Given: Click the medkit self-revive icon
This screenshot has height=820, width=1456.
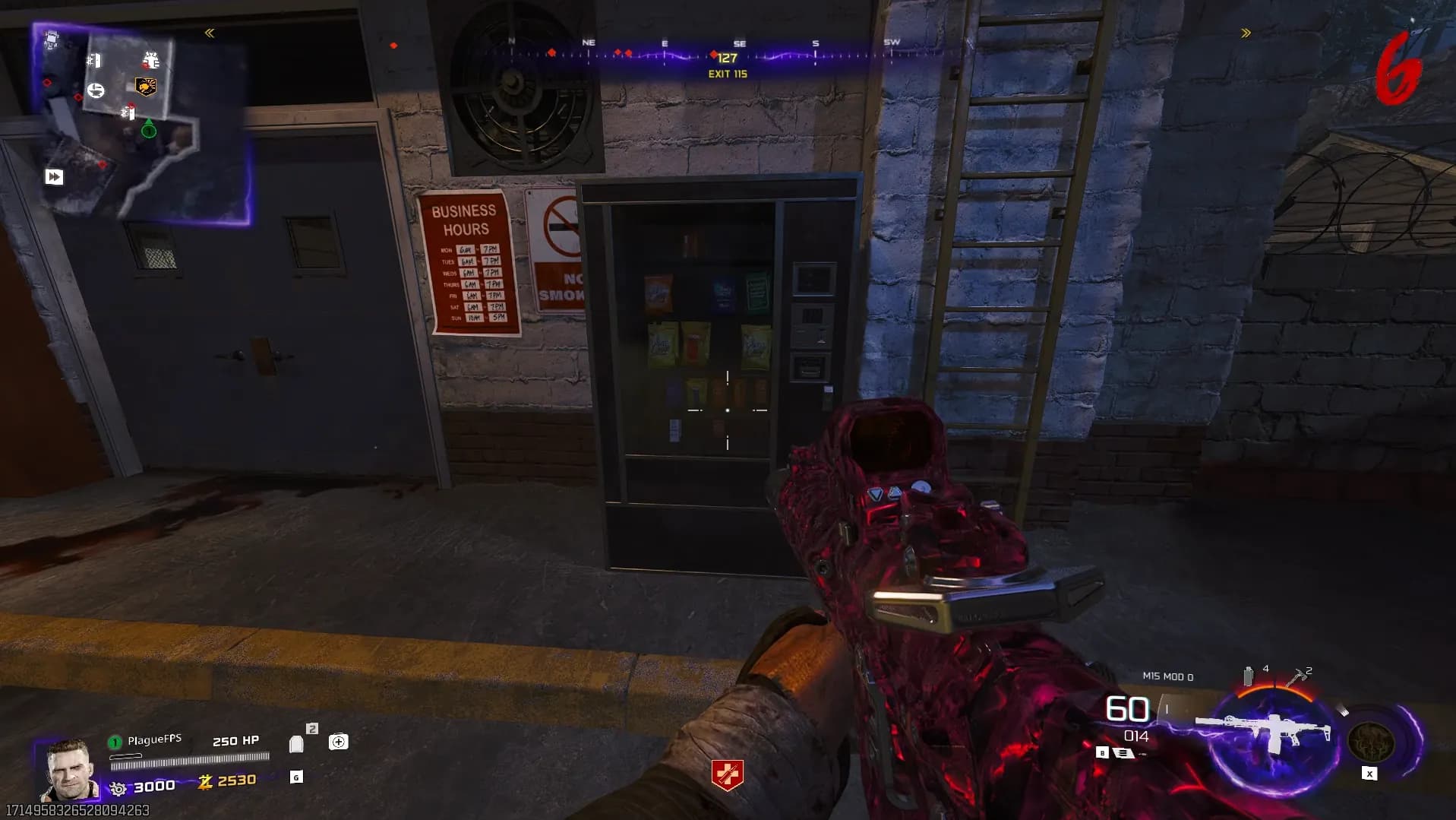Looking at the screenshot, I should coord(339,742).
